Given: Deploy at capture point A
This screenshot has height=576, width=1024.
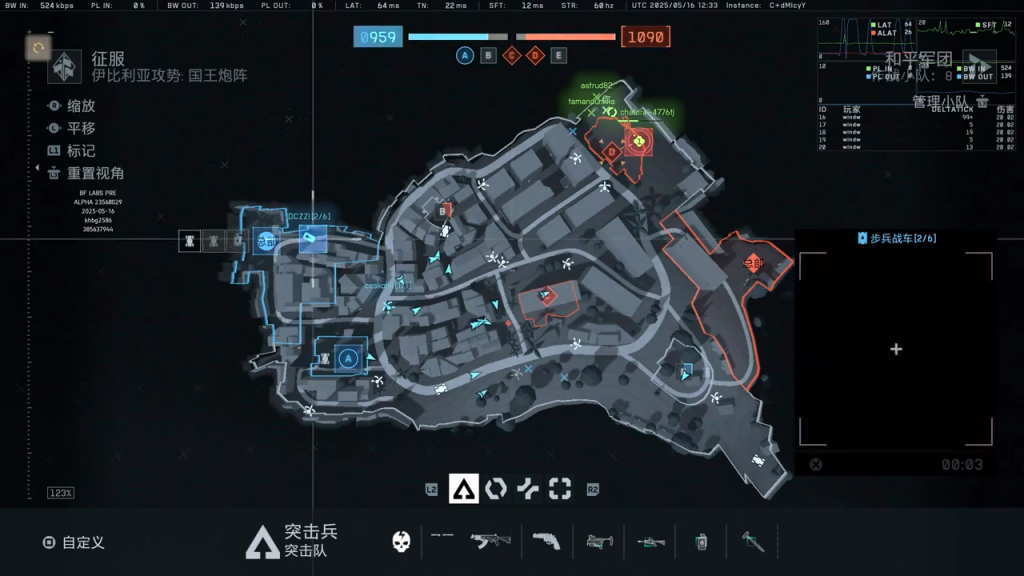Looking at the screenshot, I should (x=348, y=358).
